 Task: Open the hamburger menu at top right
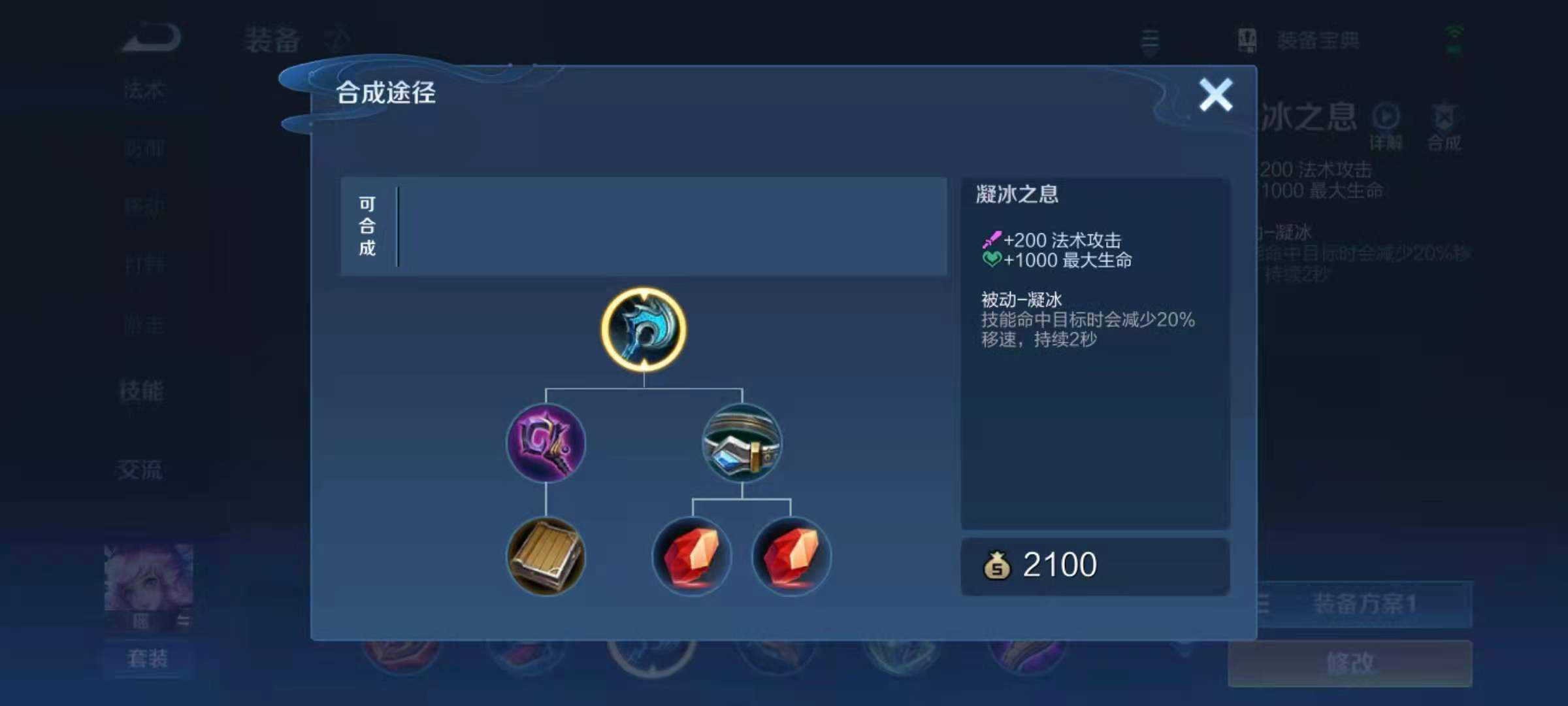pos(1149,41)
